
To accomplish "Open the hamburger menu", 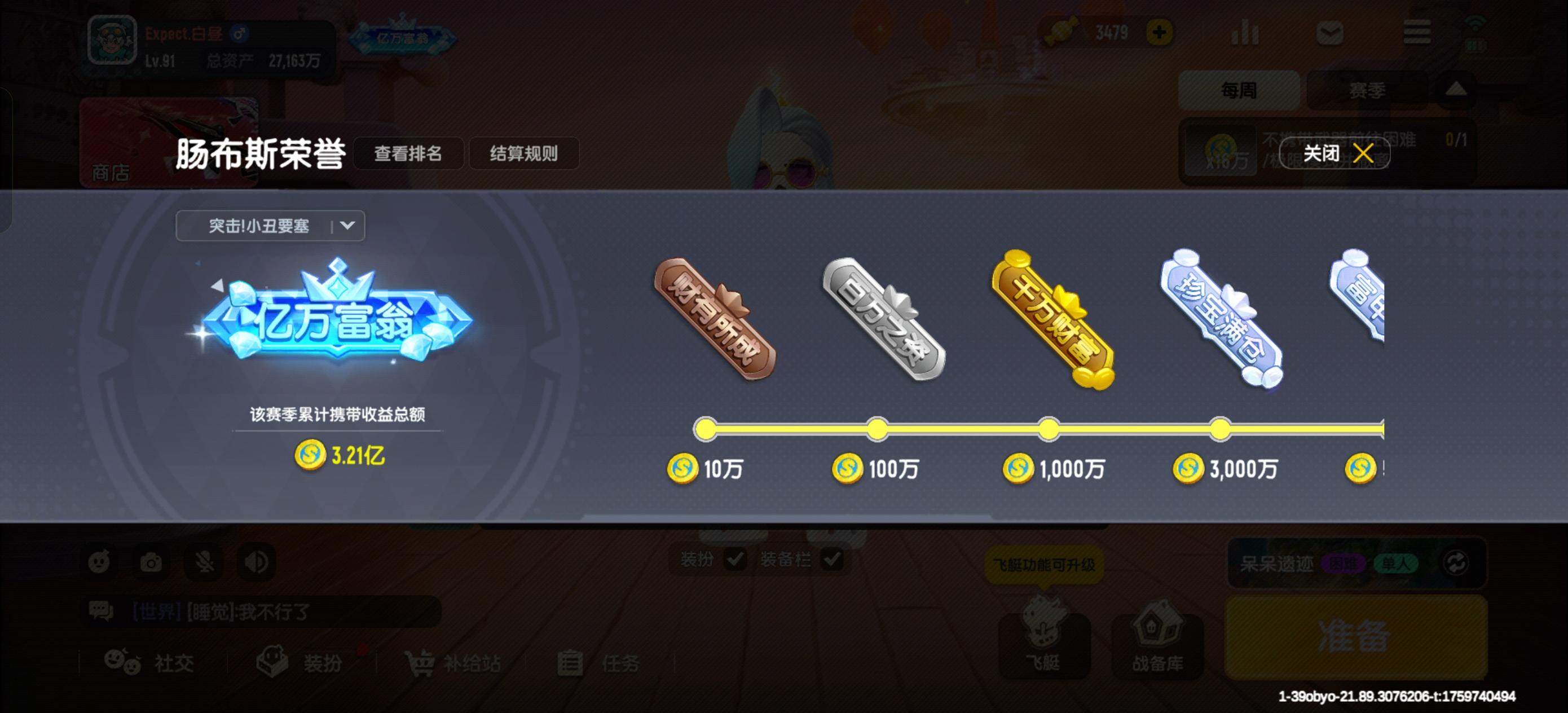I will pos(1416,33).
